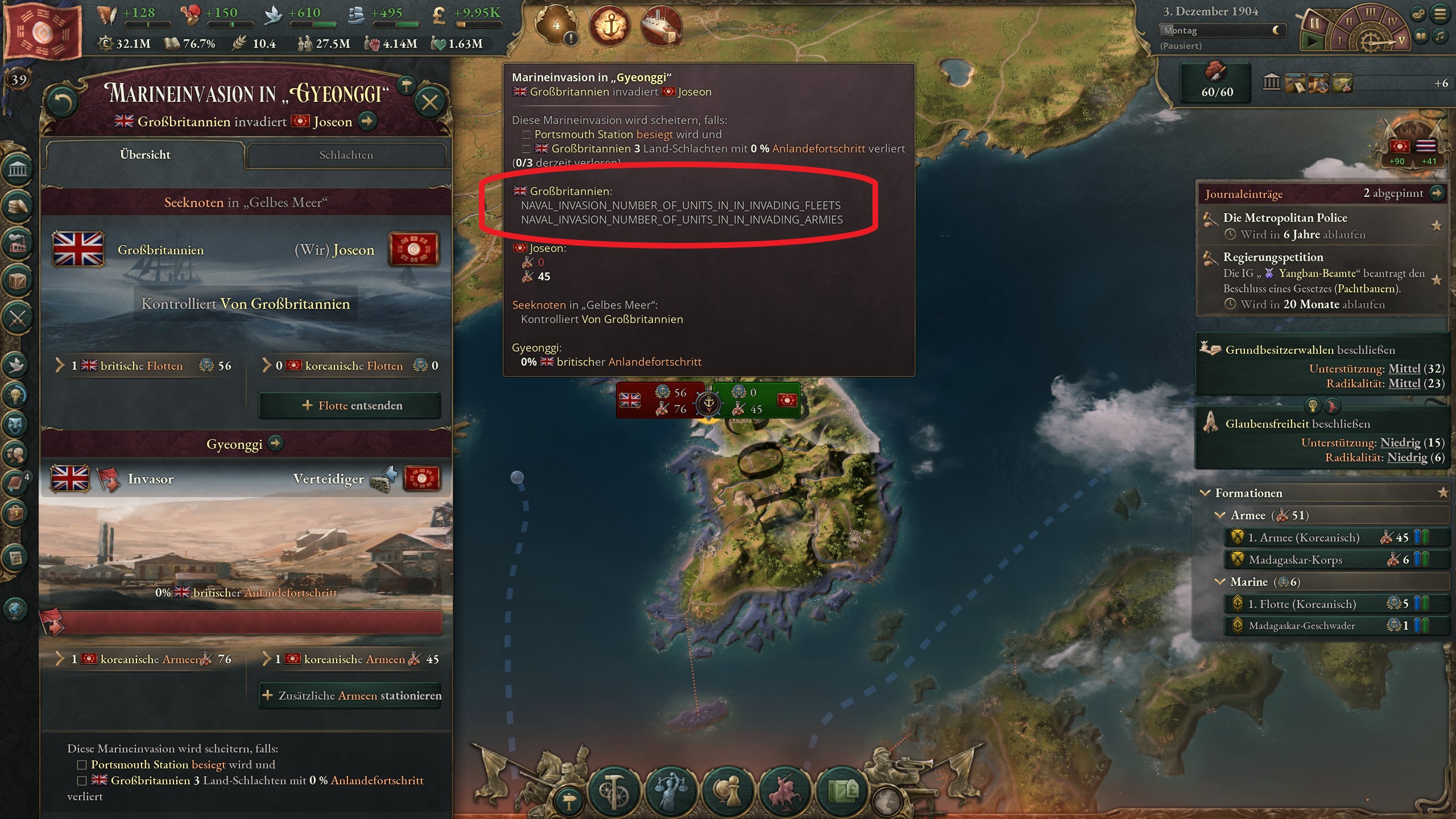Set game speed to V on the speed dial

(1400, 40)
